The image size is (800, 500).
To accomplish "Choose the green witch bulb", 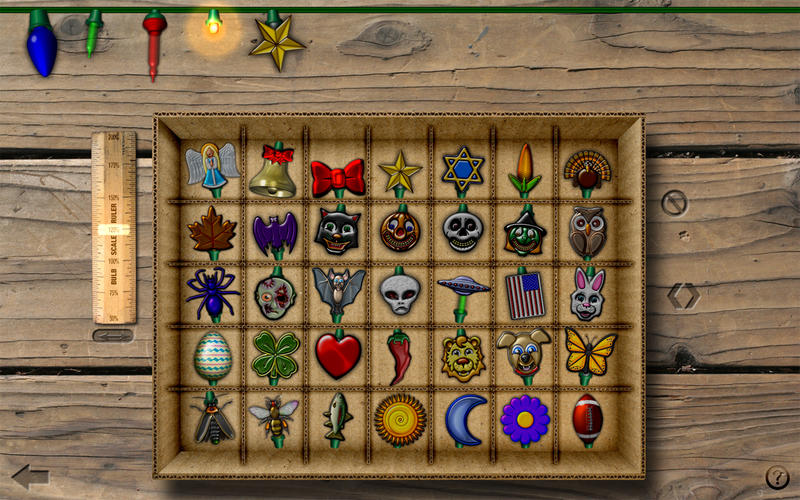I will pos(524,232).
